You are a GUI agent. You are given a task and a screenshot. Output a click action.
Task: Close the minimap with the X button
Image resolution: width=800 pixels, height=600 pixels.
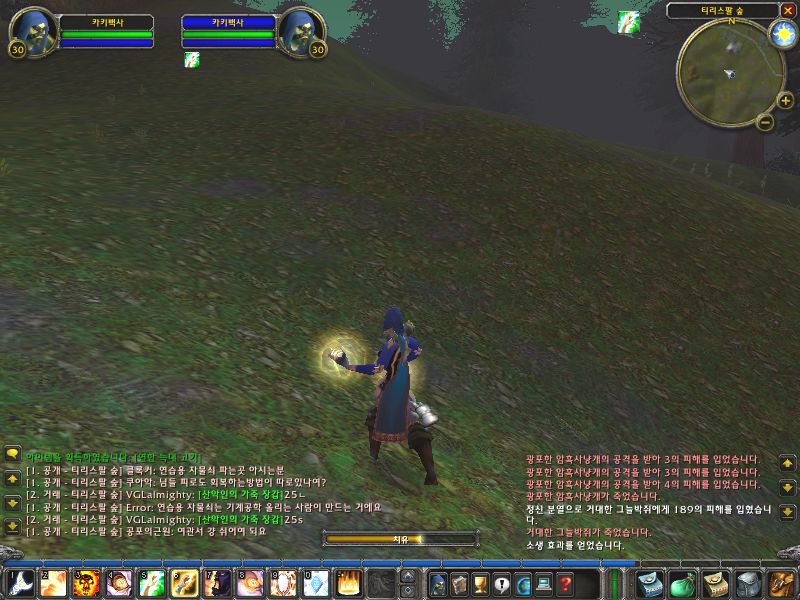[788, 10]
